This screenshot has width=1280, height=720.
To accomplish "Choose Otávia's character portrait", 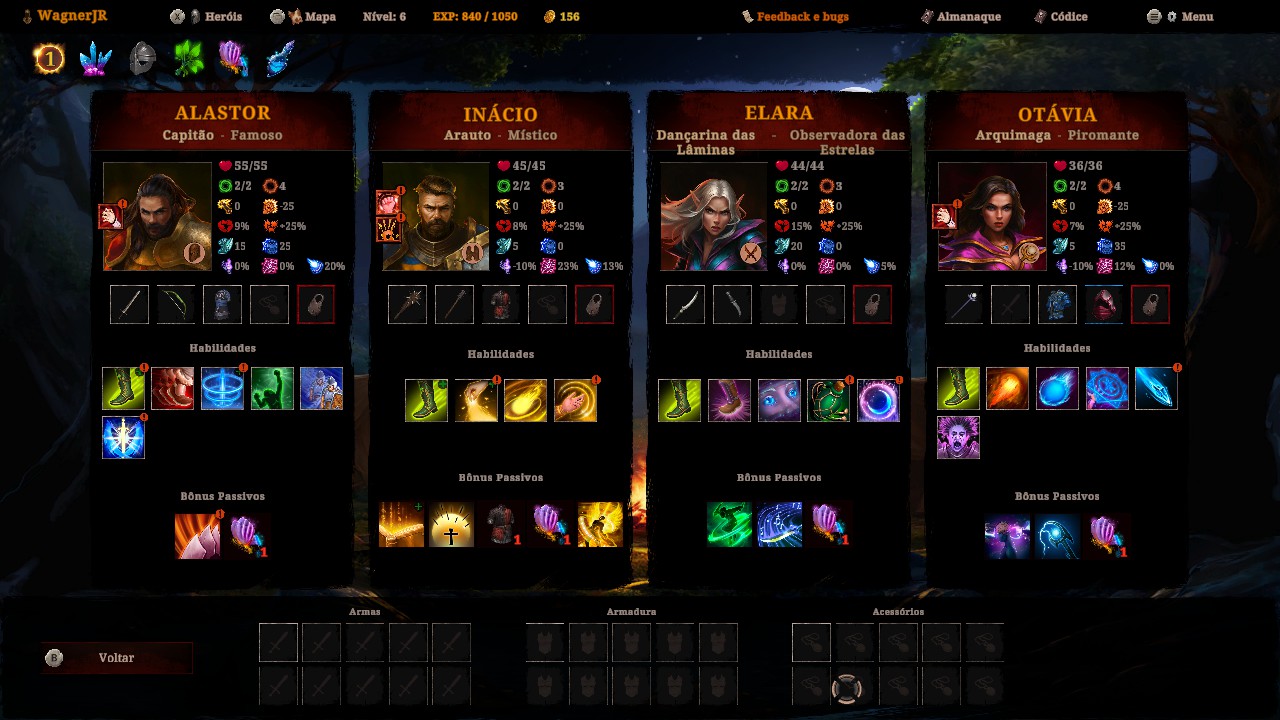I will click(992, 216).
